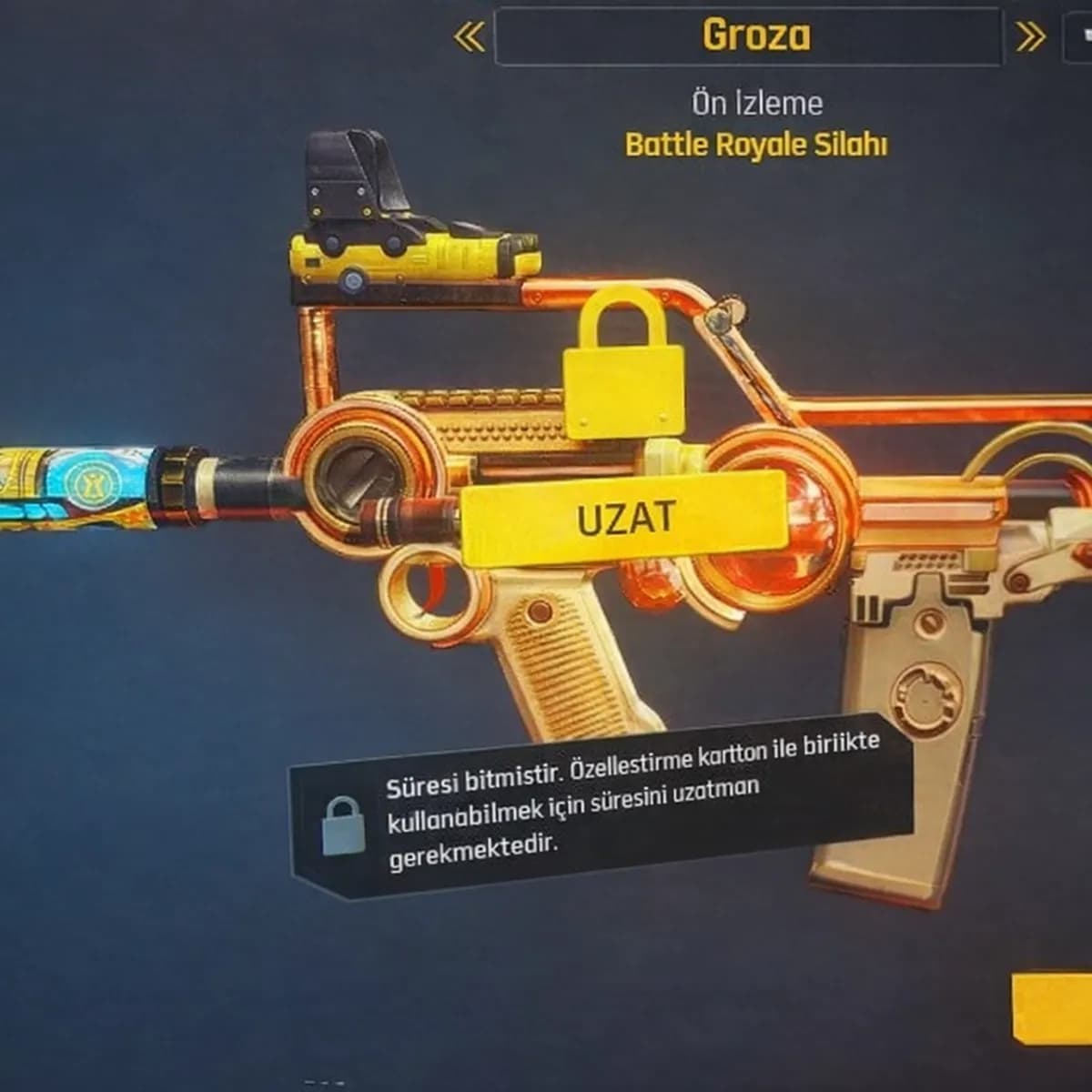Viewport: 1092px width, 1092px height.
Task: Go to the previous weapon with left arrows
Action: (469, 37)
